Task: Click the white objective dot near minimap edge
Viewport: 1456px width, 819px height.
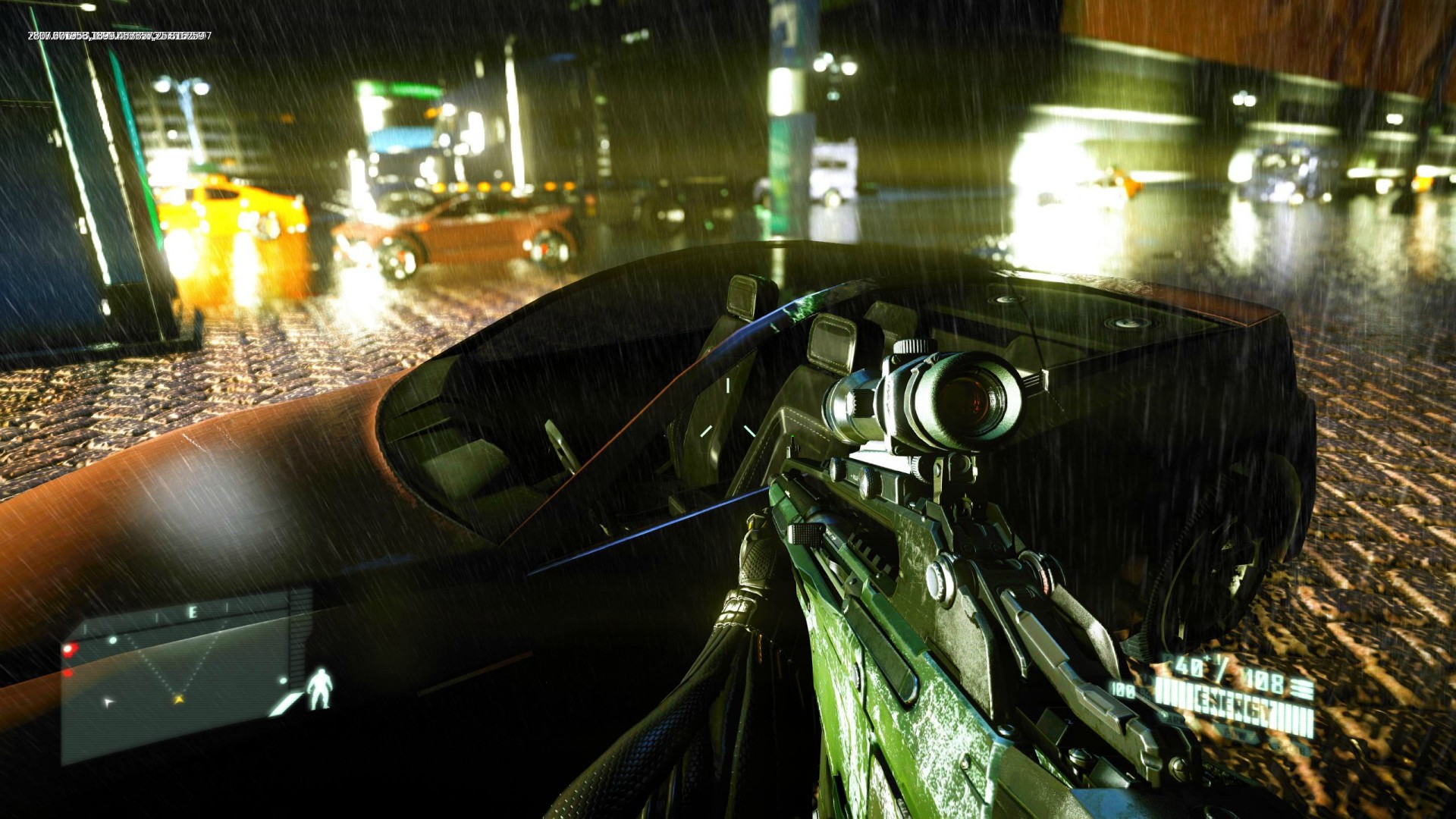Action: point(283,680)
